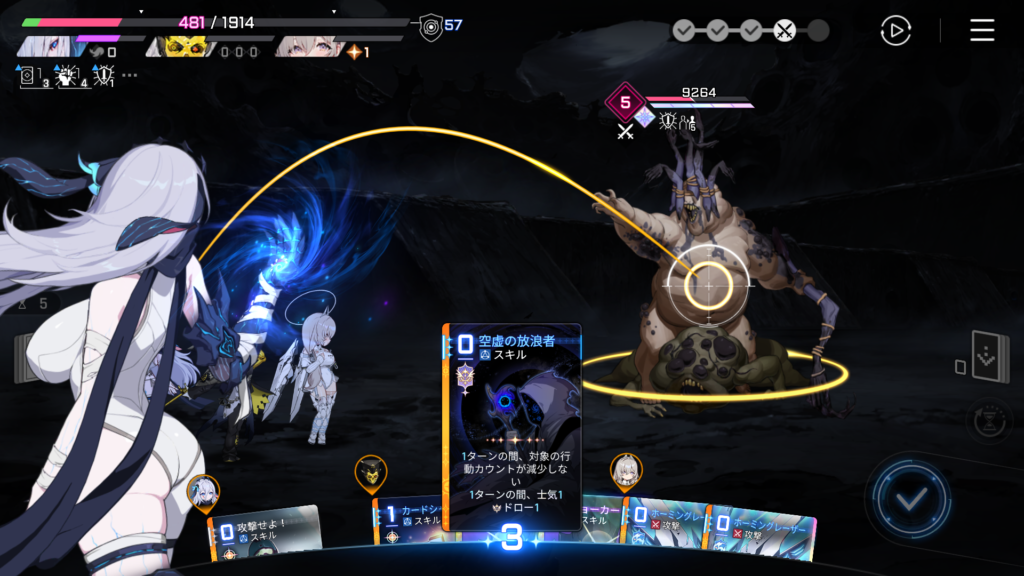
Task: Inspect the raised fist buff icon
Action: (67, 75)
